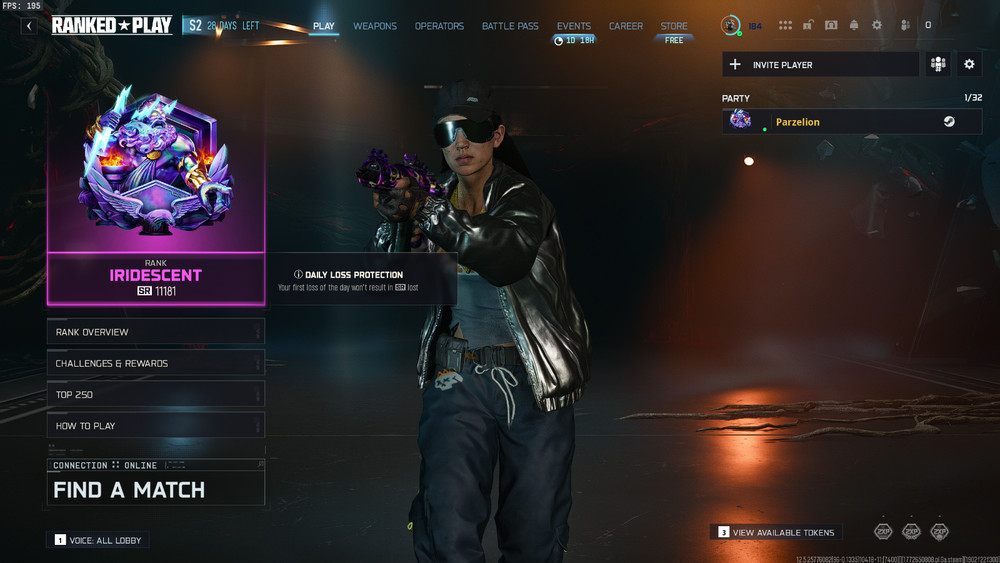
Task: Go to the Operators tab
Action: 439,26
